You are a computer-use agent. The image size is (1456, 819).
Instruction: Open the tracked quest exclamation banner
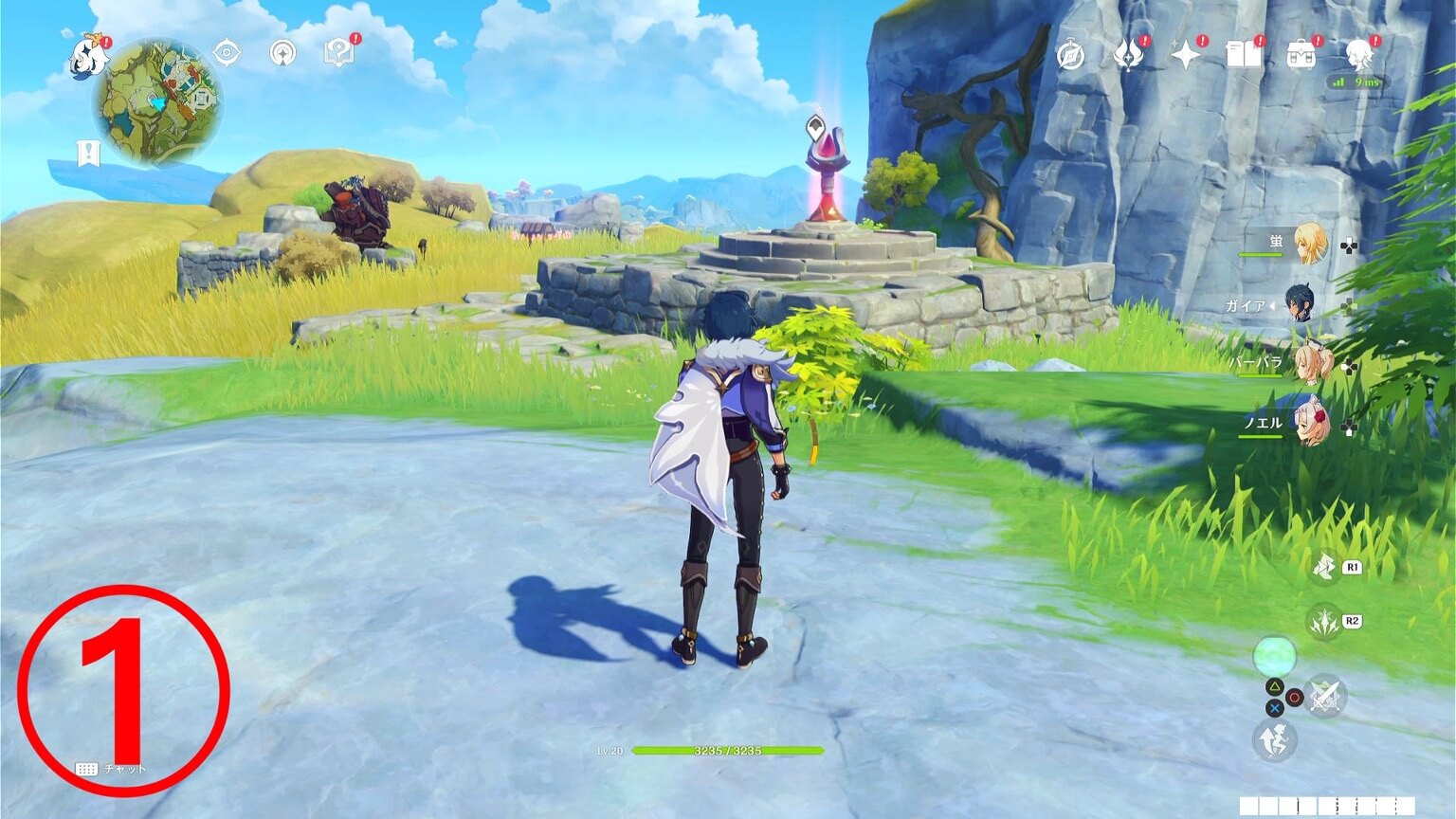click(x=86, y=150)
